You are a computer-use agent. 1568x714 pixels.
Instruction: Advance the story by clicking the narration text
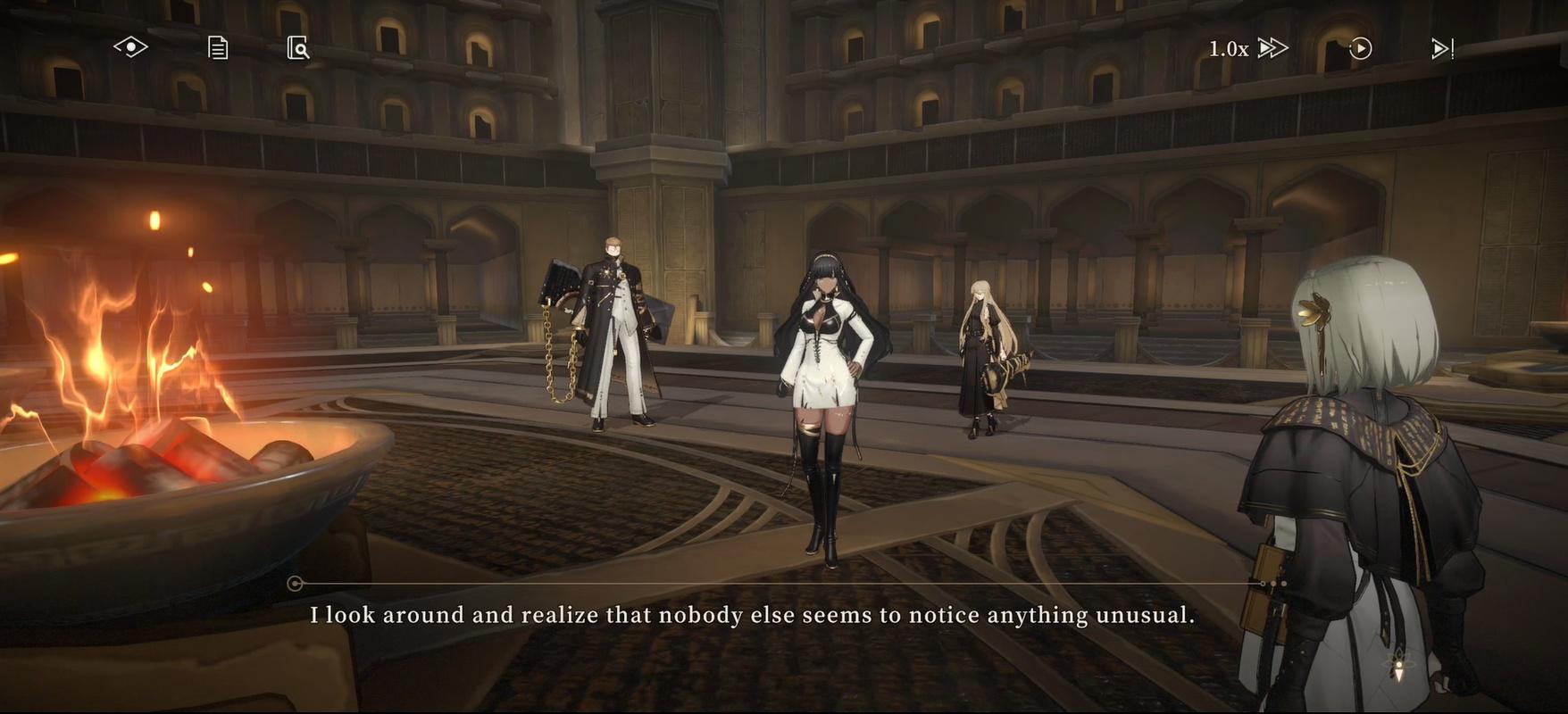point(755,614)
